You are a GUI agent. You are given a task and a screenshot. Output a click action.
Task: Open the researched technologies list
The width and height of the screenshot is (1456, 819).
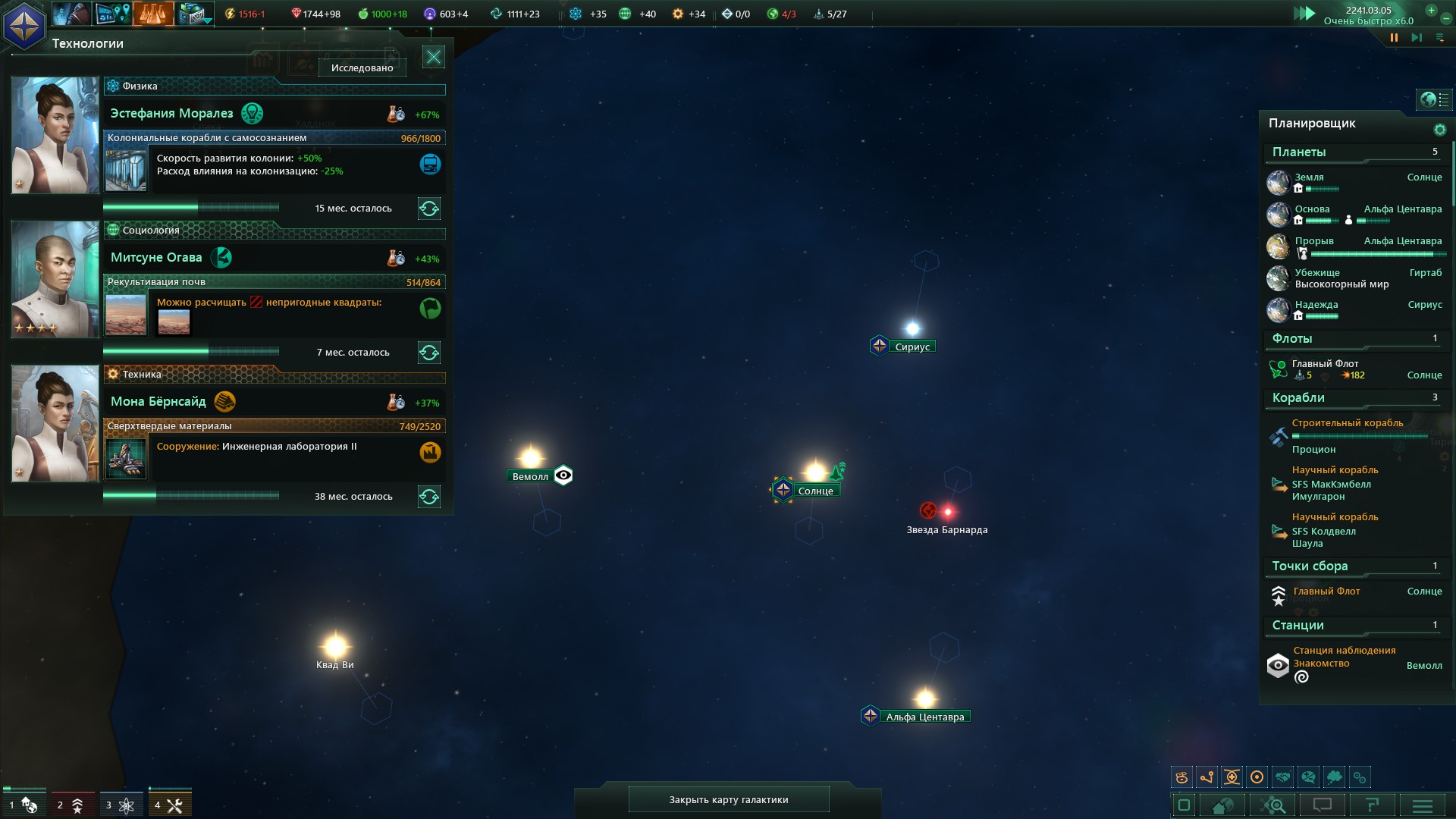point(362,67)
